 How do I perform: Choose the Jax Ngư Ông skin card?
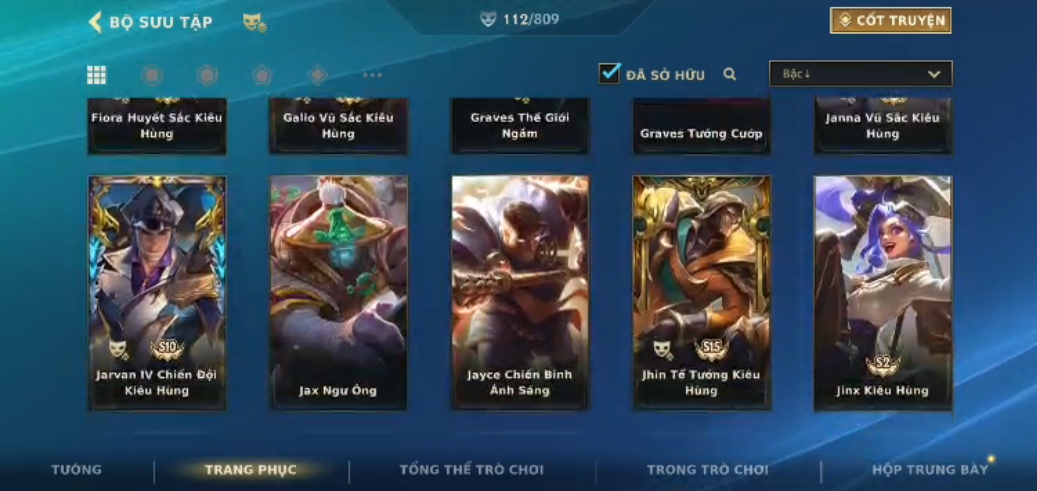pos(338,292)
